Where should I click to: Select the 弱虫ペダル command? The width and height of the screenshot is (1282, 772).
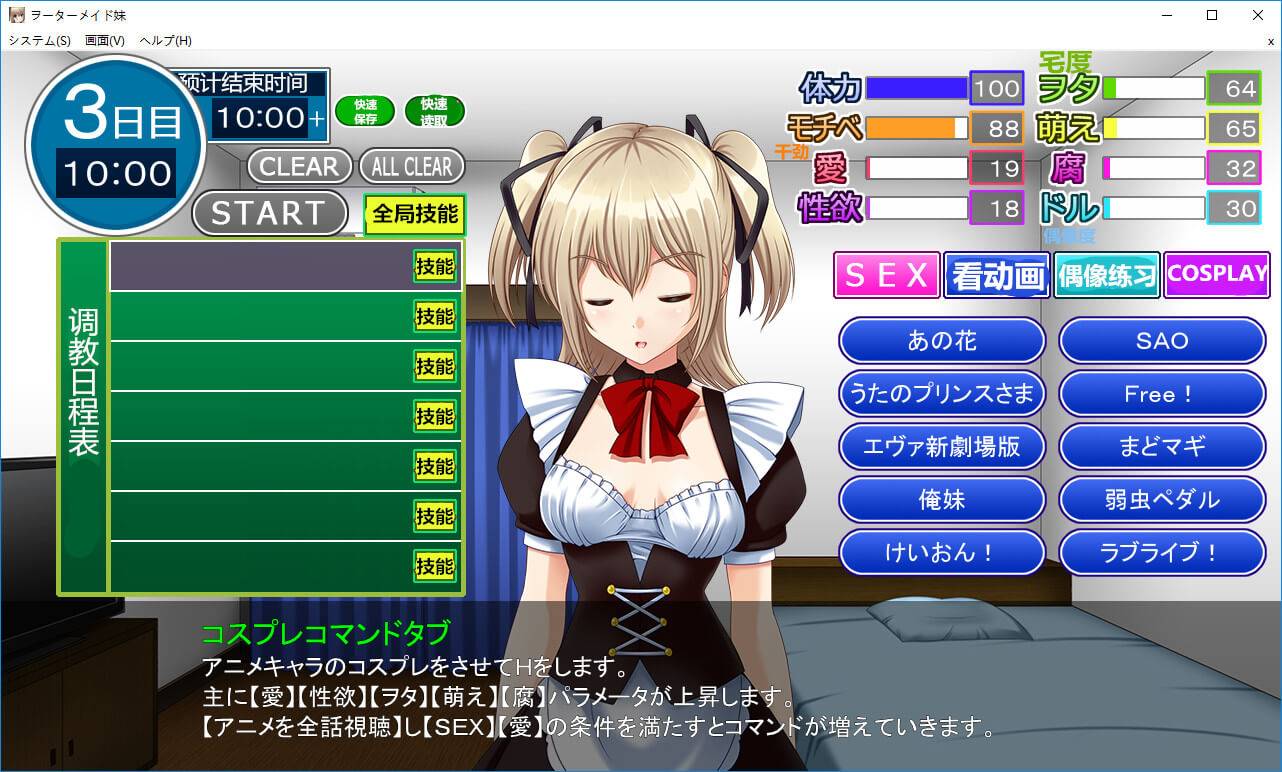point(1162,499)
